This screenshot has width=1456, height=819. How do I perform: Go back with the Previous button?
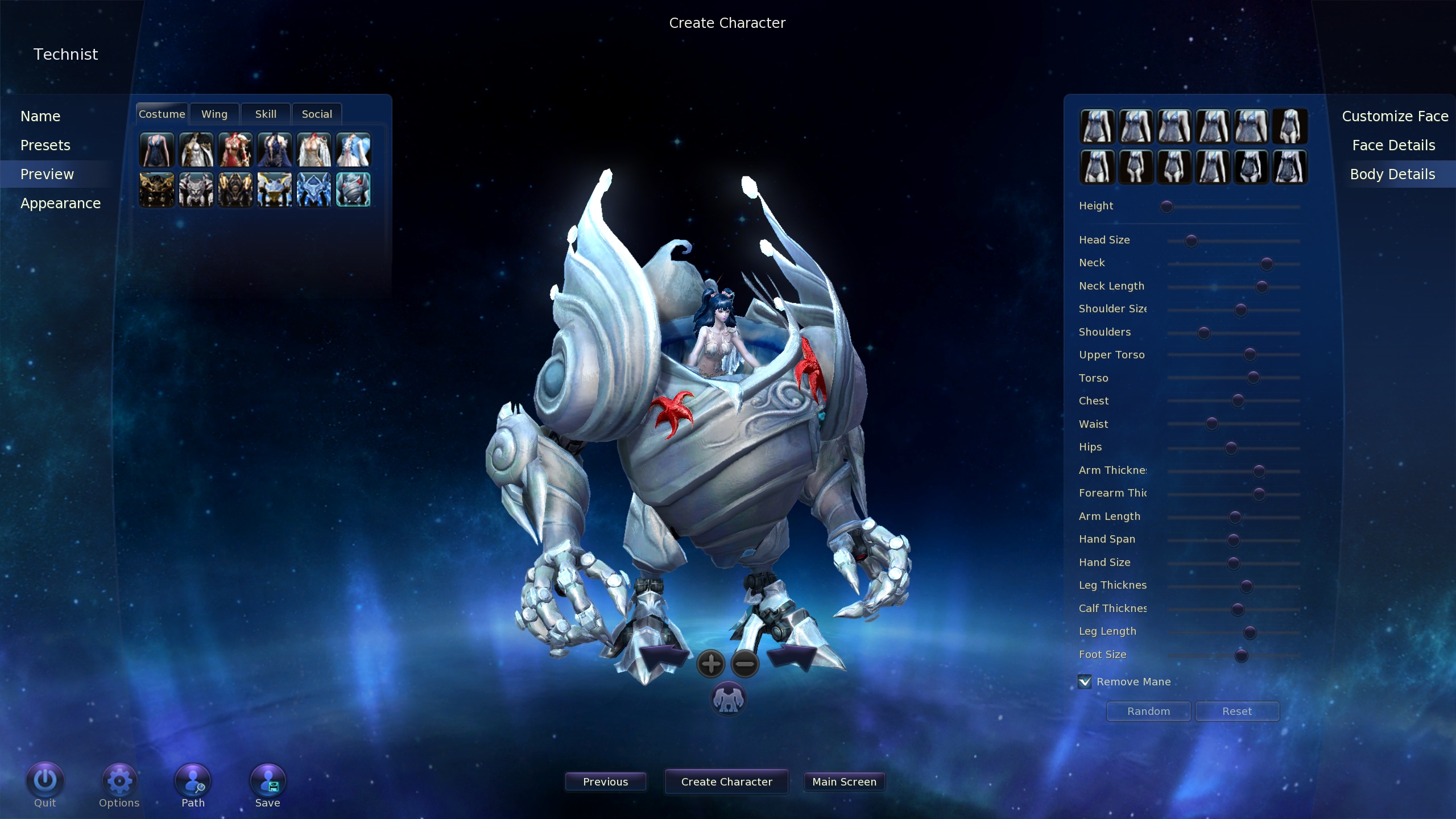(605, 782)
